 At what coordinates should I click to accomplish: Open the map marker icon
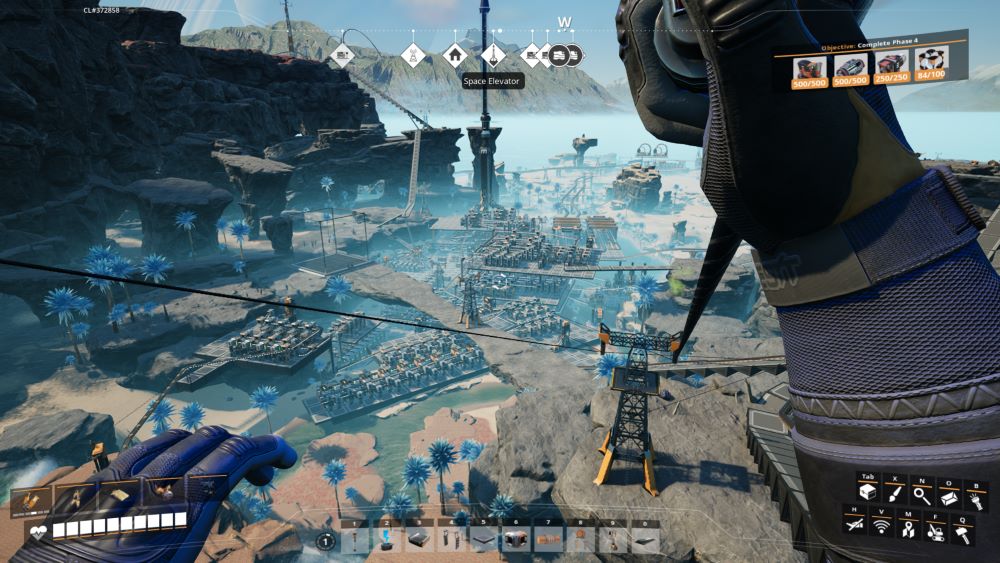908,527
